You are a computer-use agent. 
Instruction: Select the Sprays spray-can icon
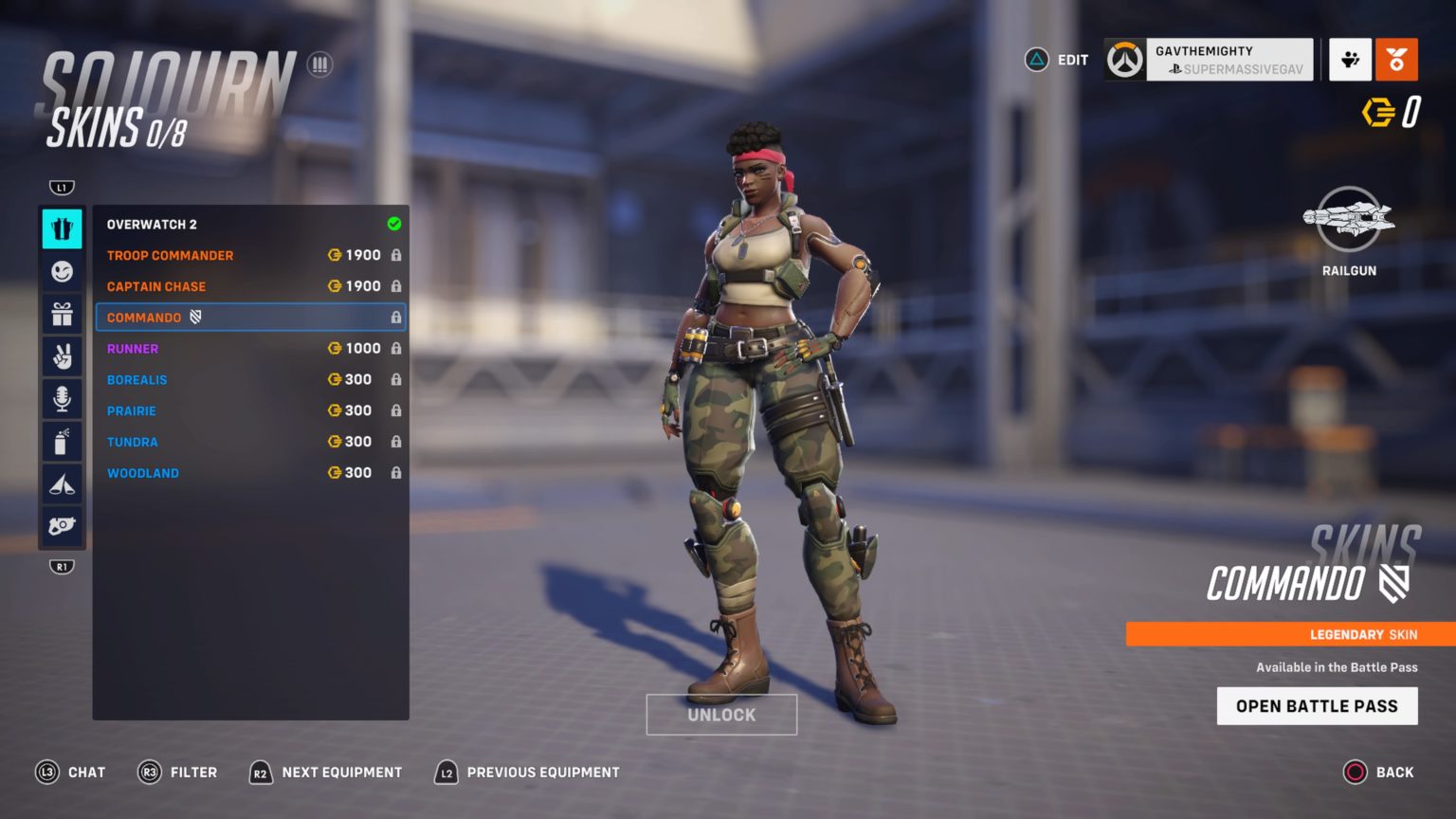[62, 441]
